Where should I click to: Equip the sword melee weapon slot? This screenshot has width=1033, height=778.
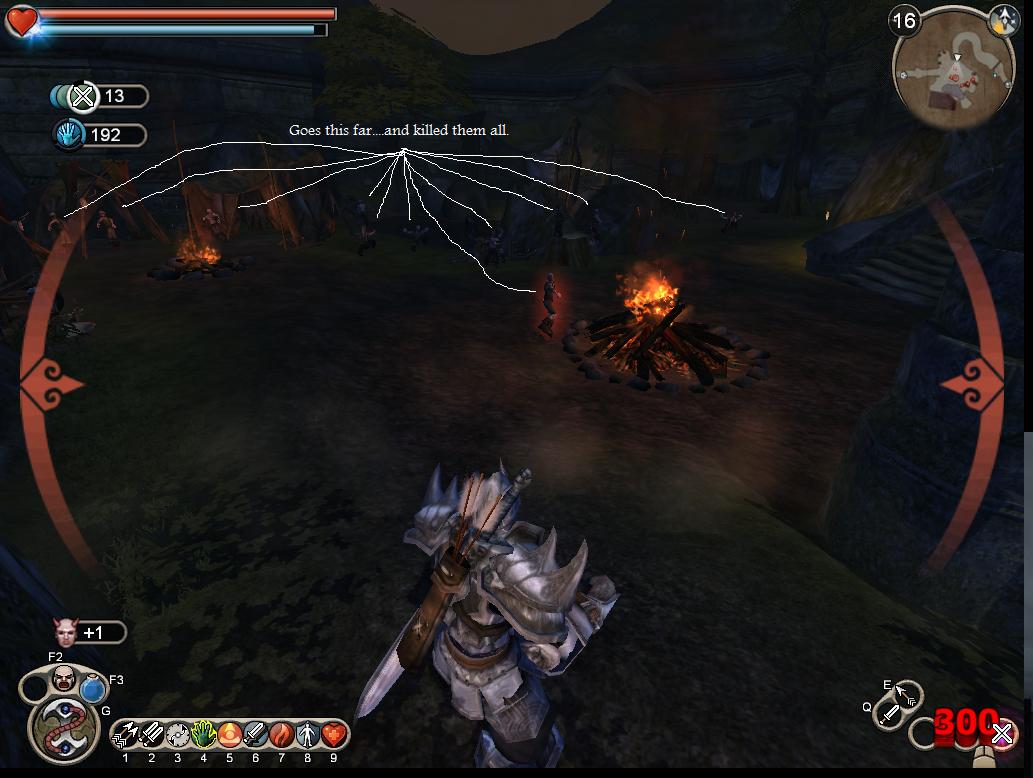point(888,714)
